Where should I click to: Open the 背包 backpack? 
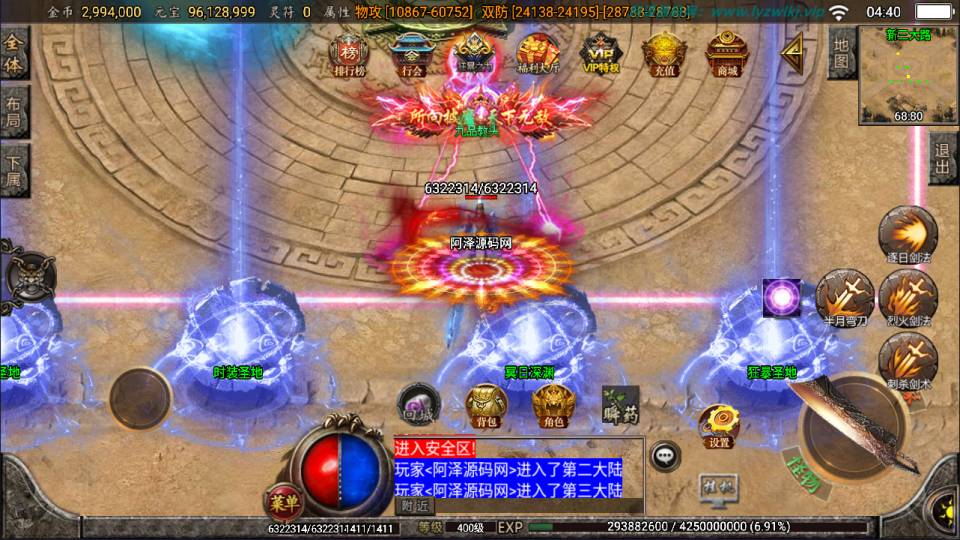coord(486,404)
